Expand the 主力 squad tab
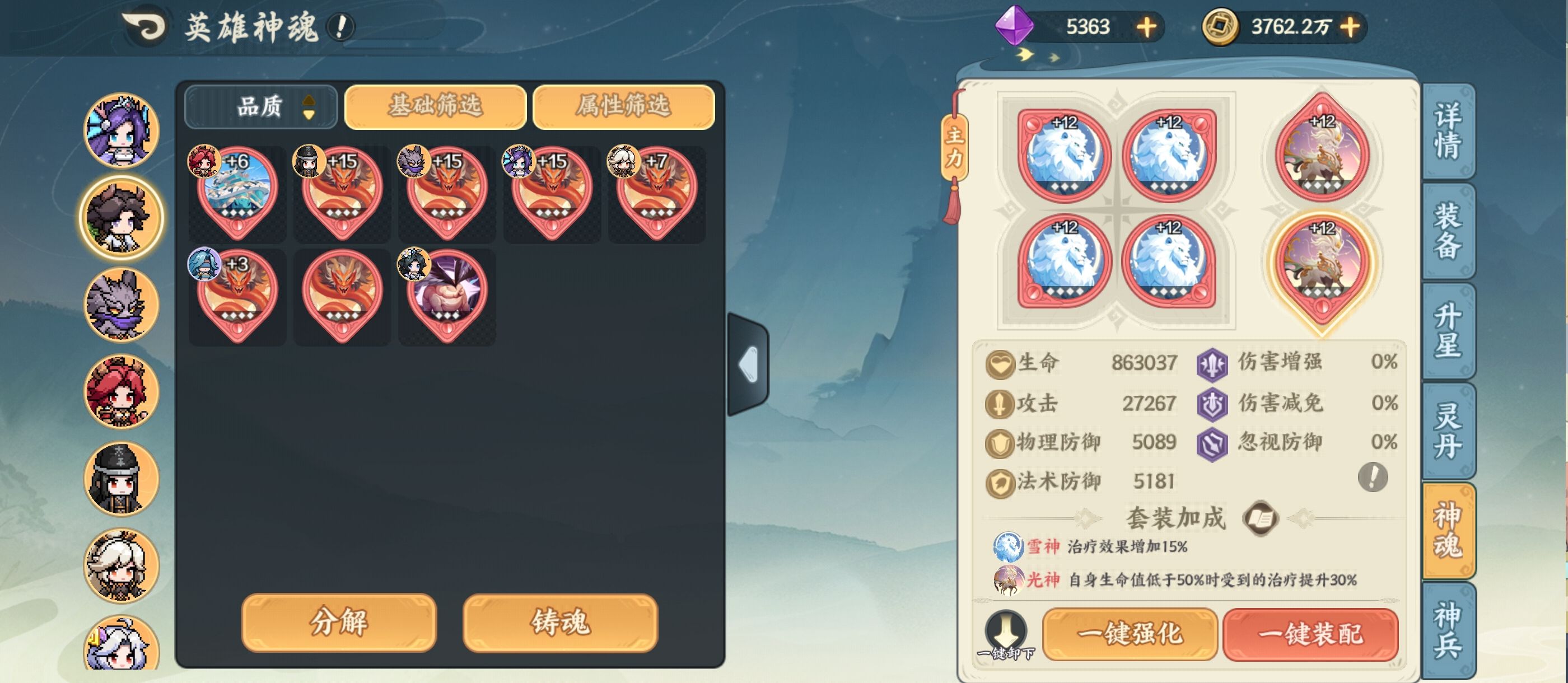1568x683 pixels. pyautogui.click(x=954, y=146)
